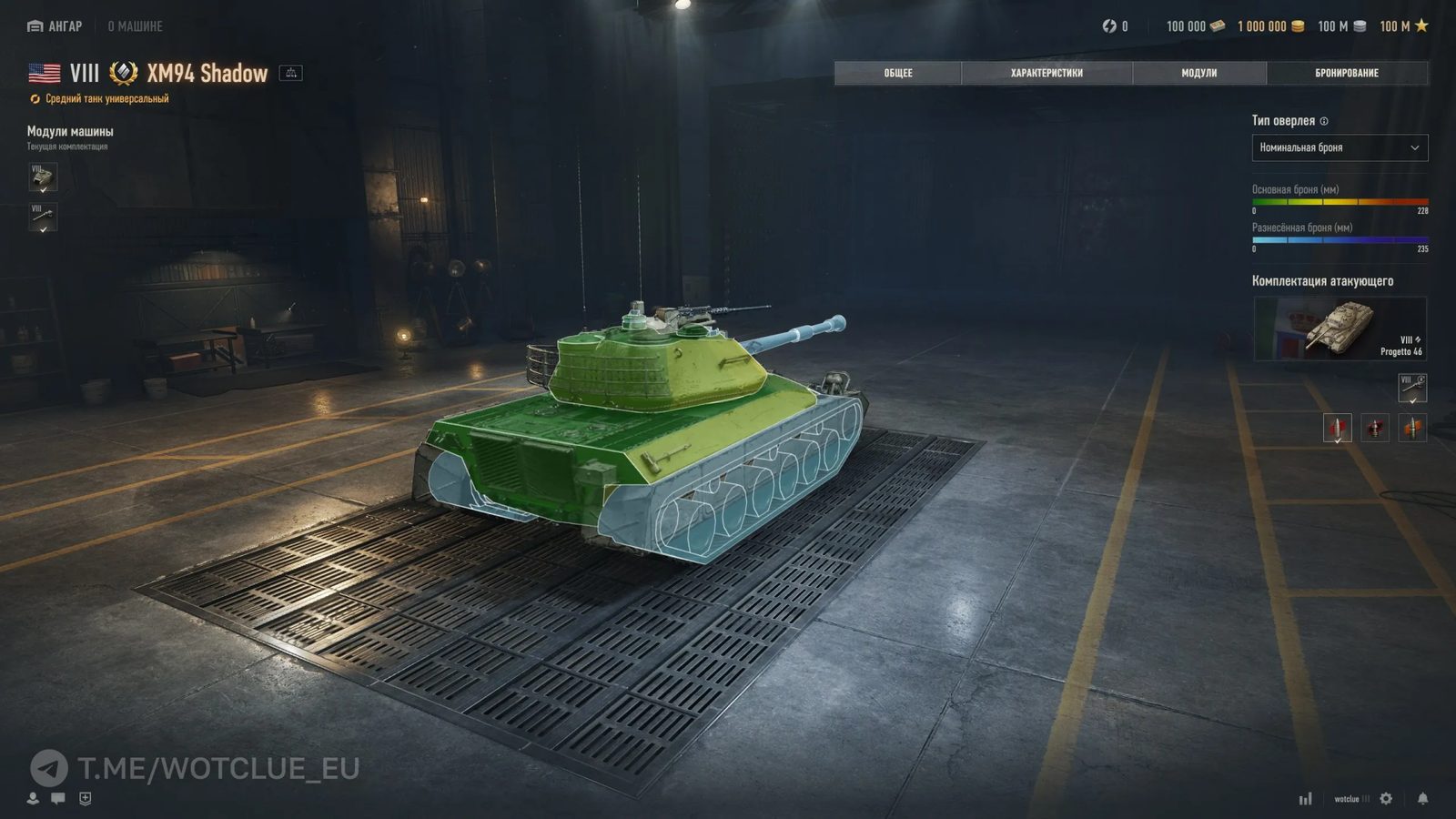Select the premium APCR shell icon
The width and height of the screenshot is (1456, 819).
tap(1374, 426)
